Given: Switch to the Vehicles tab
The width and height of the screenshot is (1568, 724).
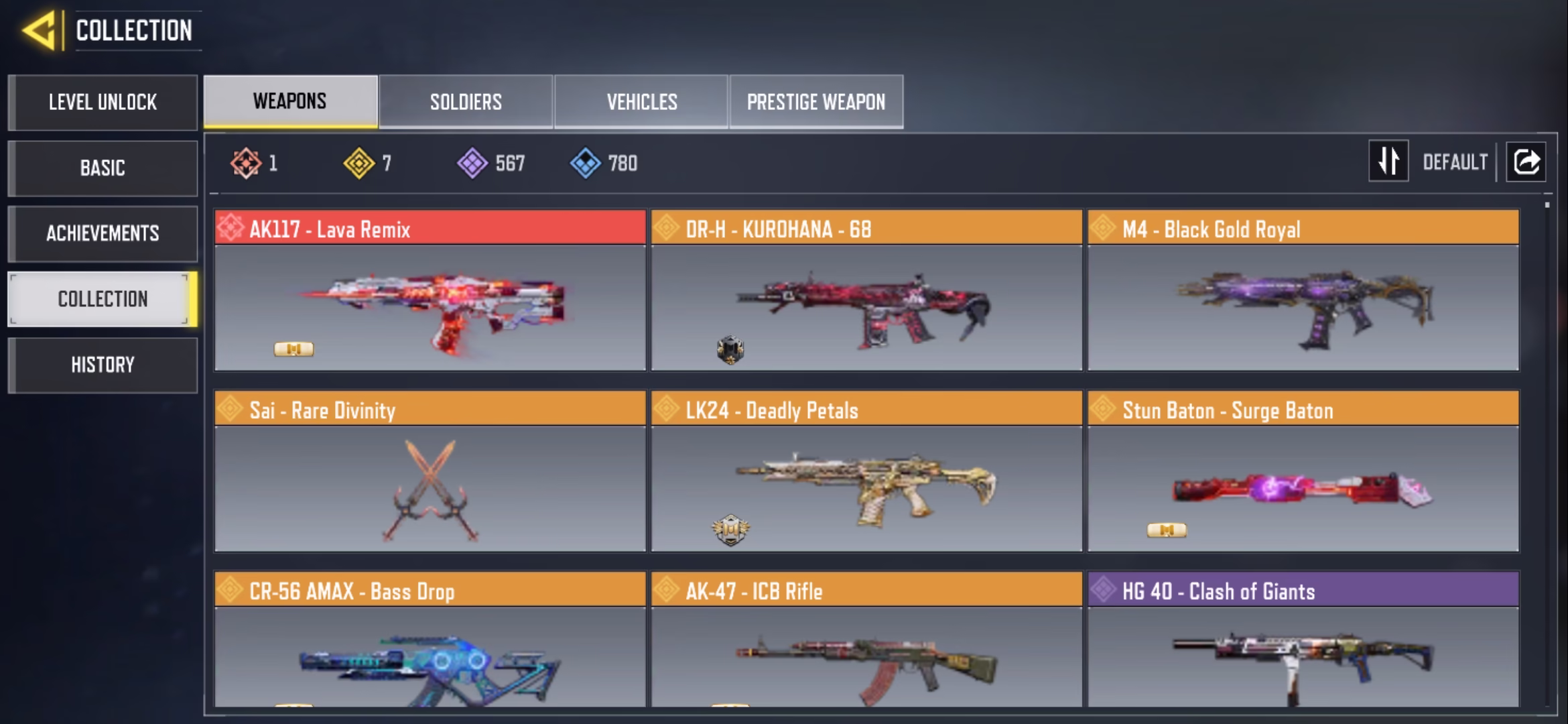Looking at the screenshot, I should pos(641,102).
